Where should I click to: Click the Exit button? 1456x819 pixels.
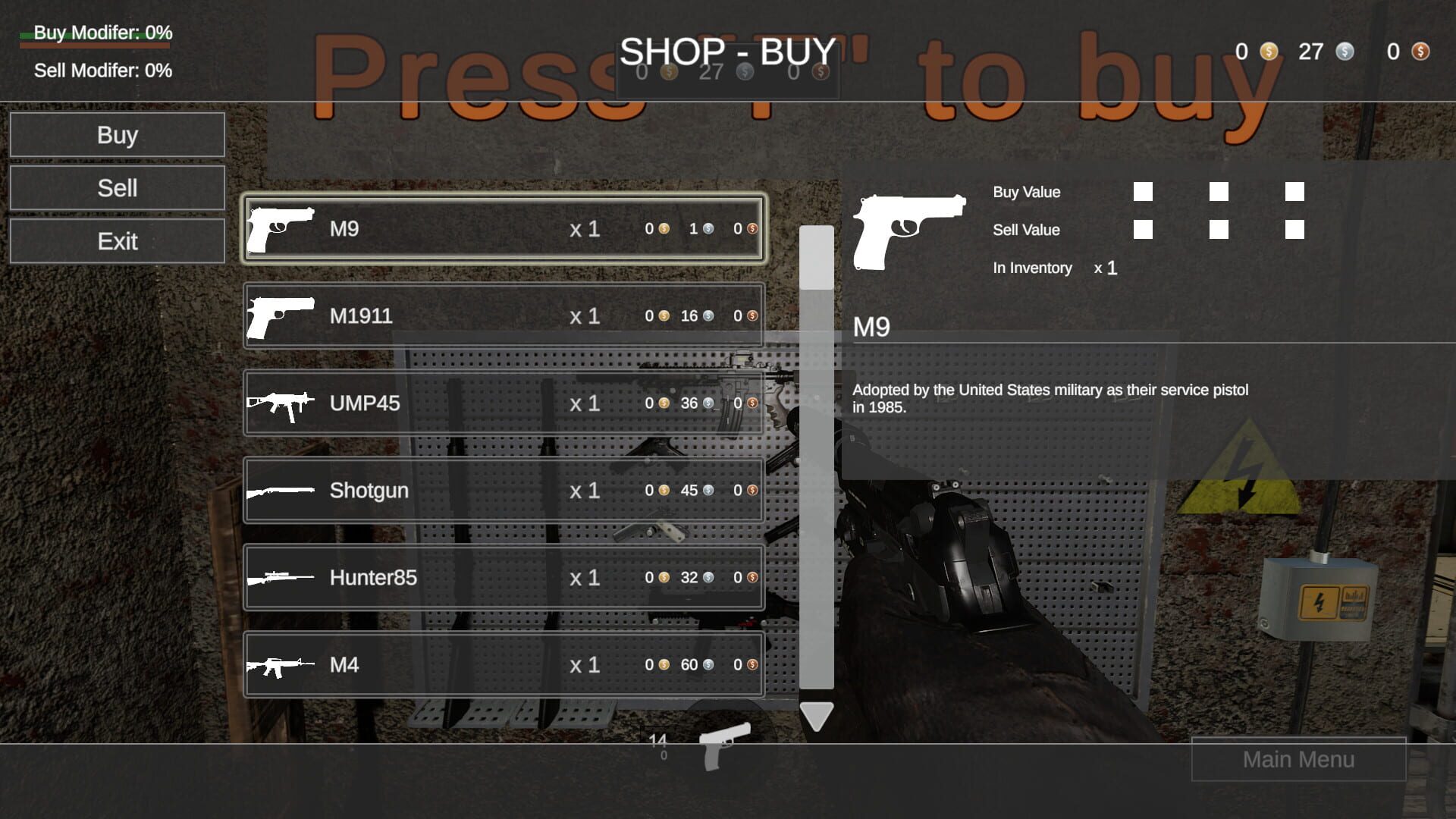pyautogui.click(x=117, y=240)
